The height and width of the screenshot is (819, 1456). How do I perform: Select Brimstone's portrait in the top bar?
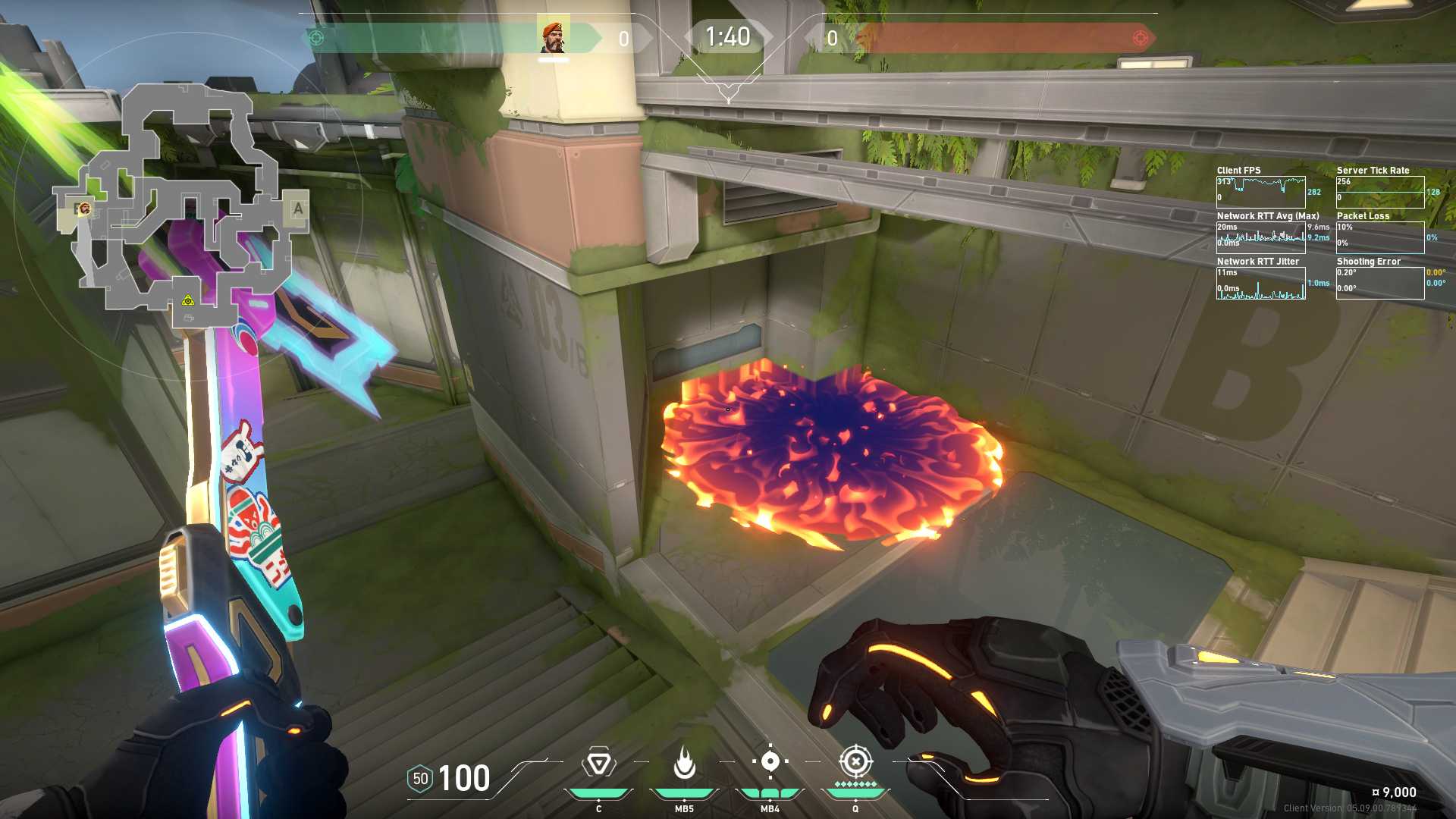click(553, 38)
